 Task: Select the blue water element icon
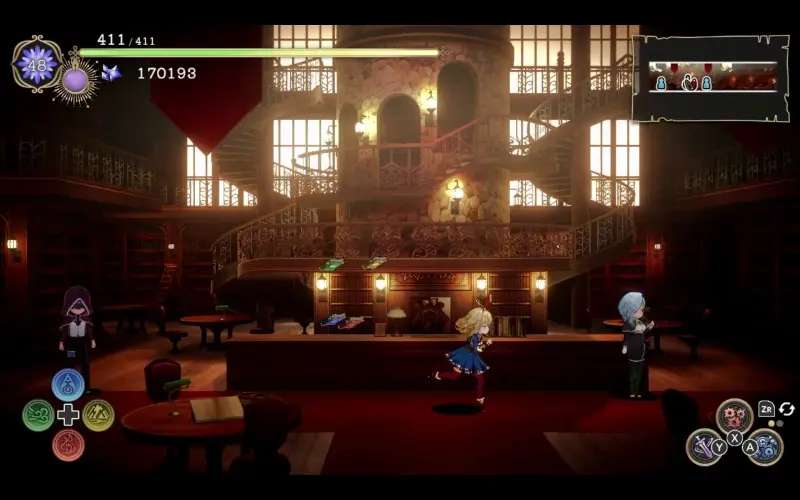[68, 385]
